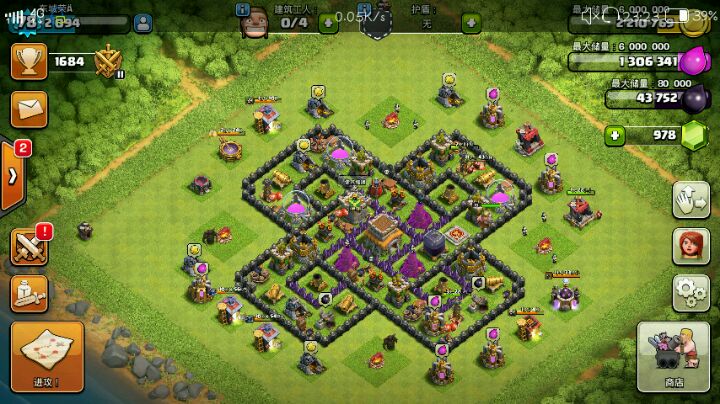Open the crossed-swords battle log button
Viewport: 720px width, 404px height.
coord(30,246)
